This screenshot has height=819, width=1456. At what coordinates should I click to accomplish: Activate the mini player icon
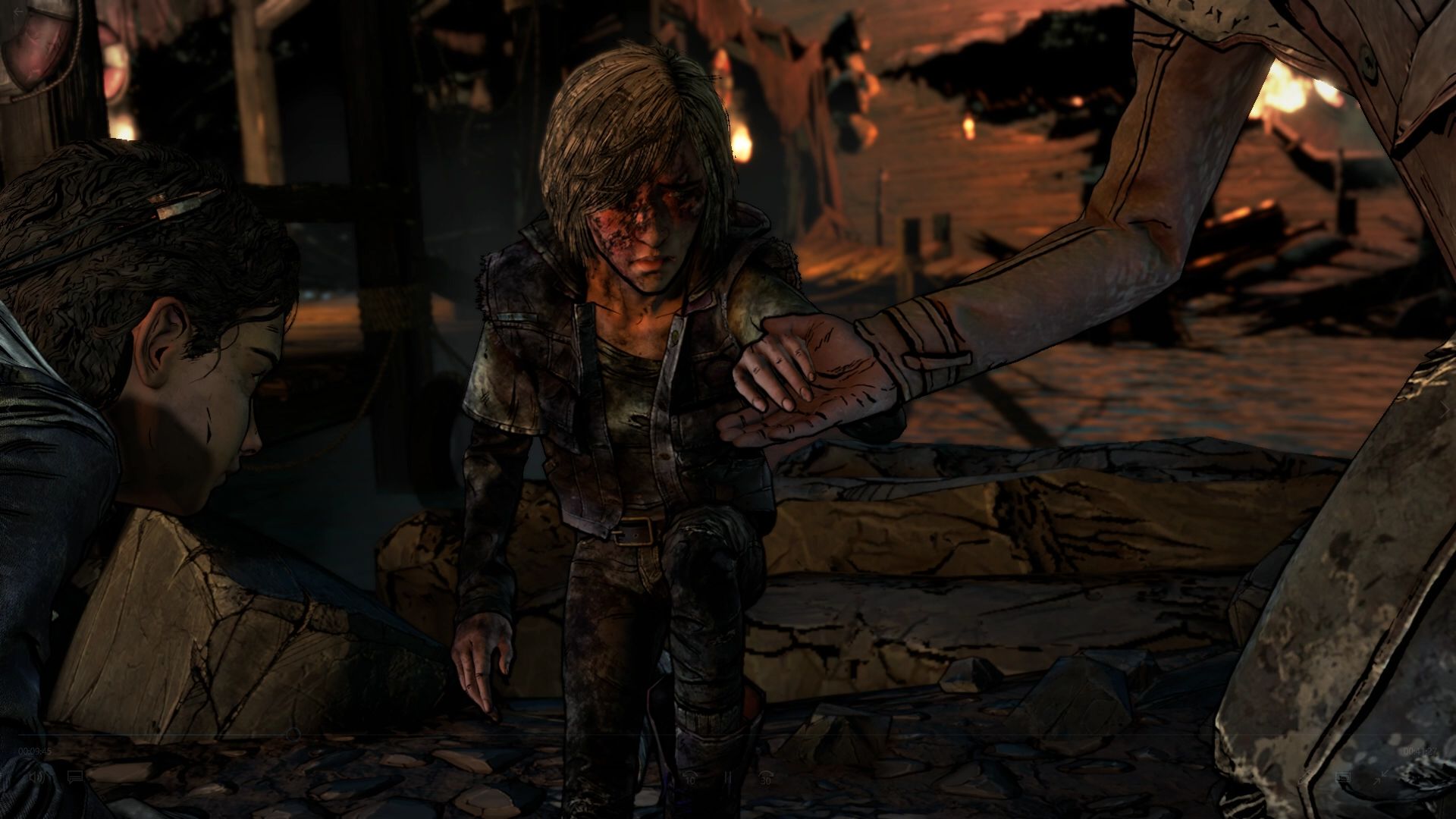coord(1343,777)
